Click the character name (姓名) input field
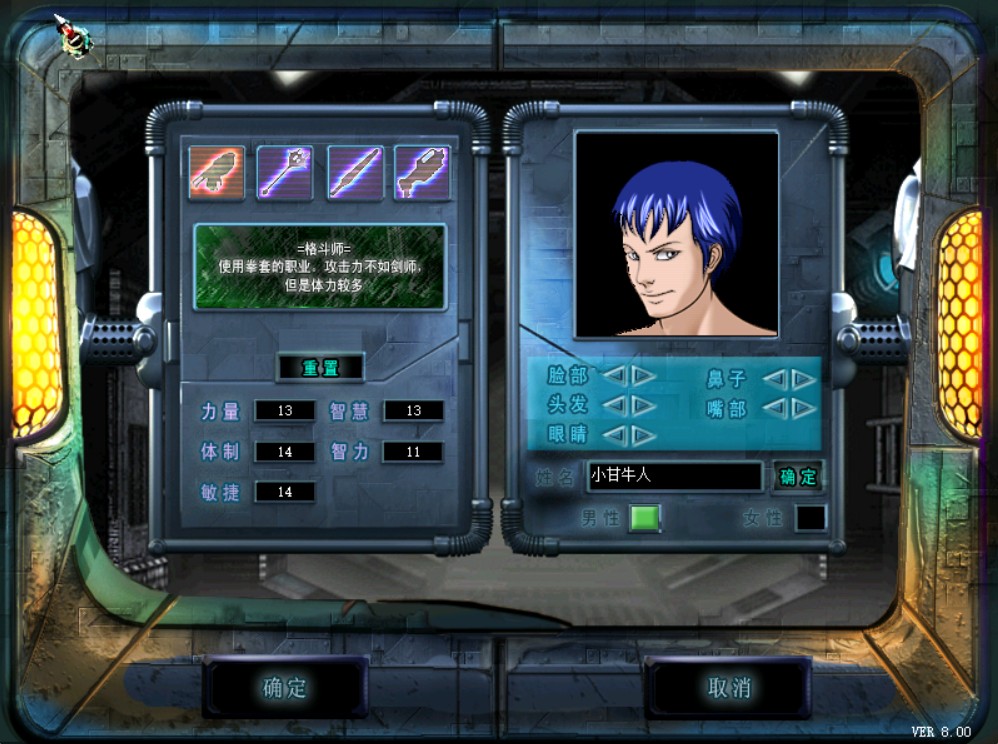The width and height of the screenshot is (998, 744). (674, 476)
